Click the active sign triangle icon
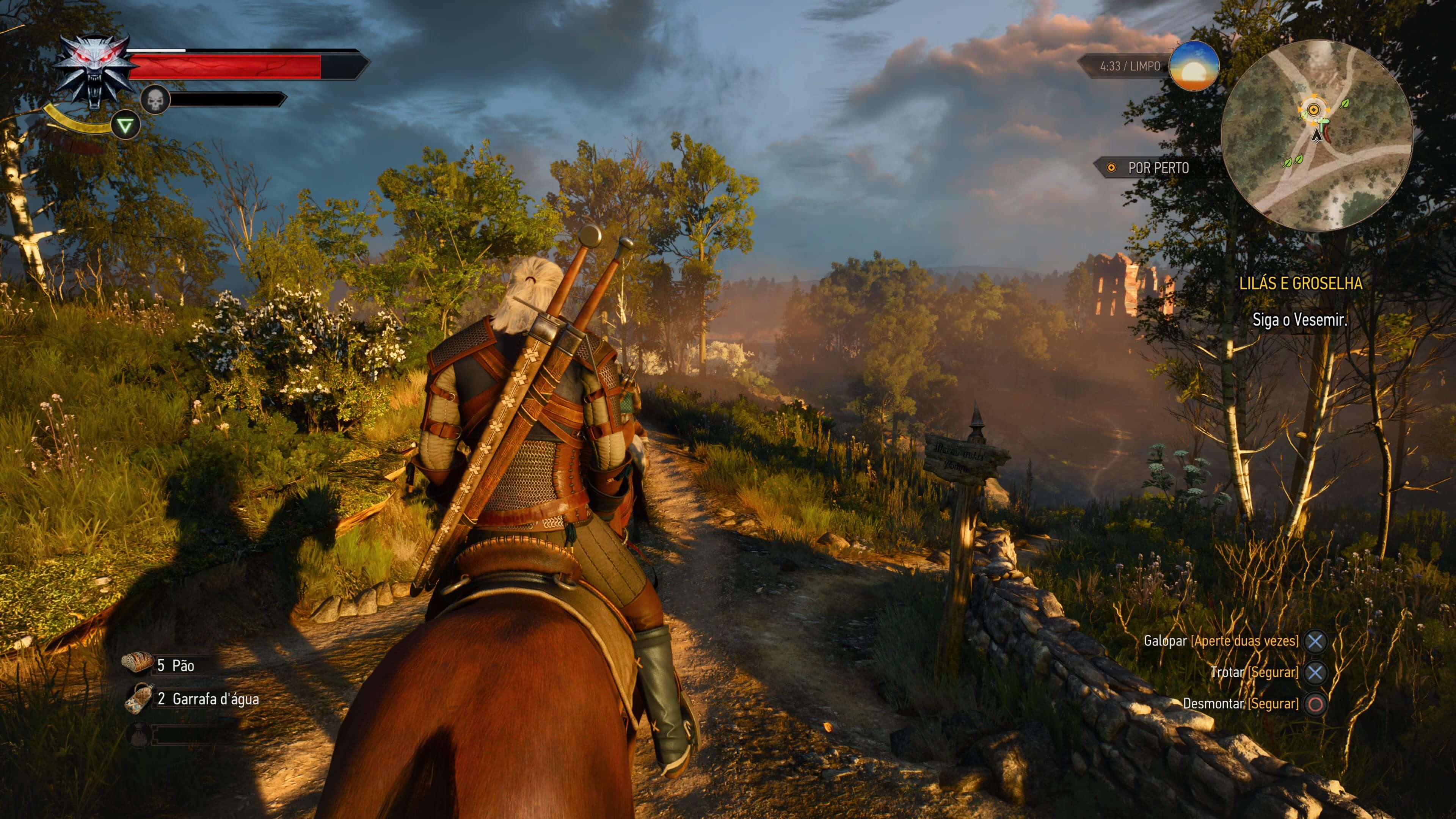The image size is (1456, 819). (125, 126)
